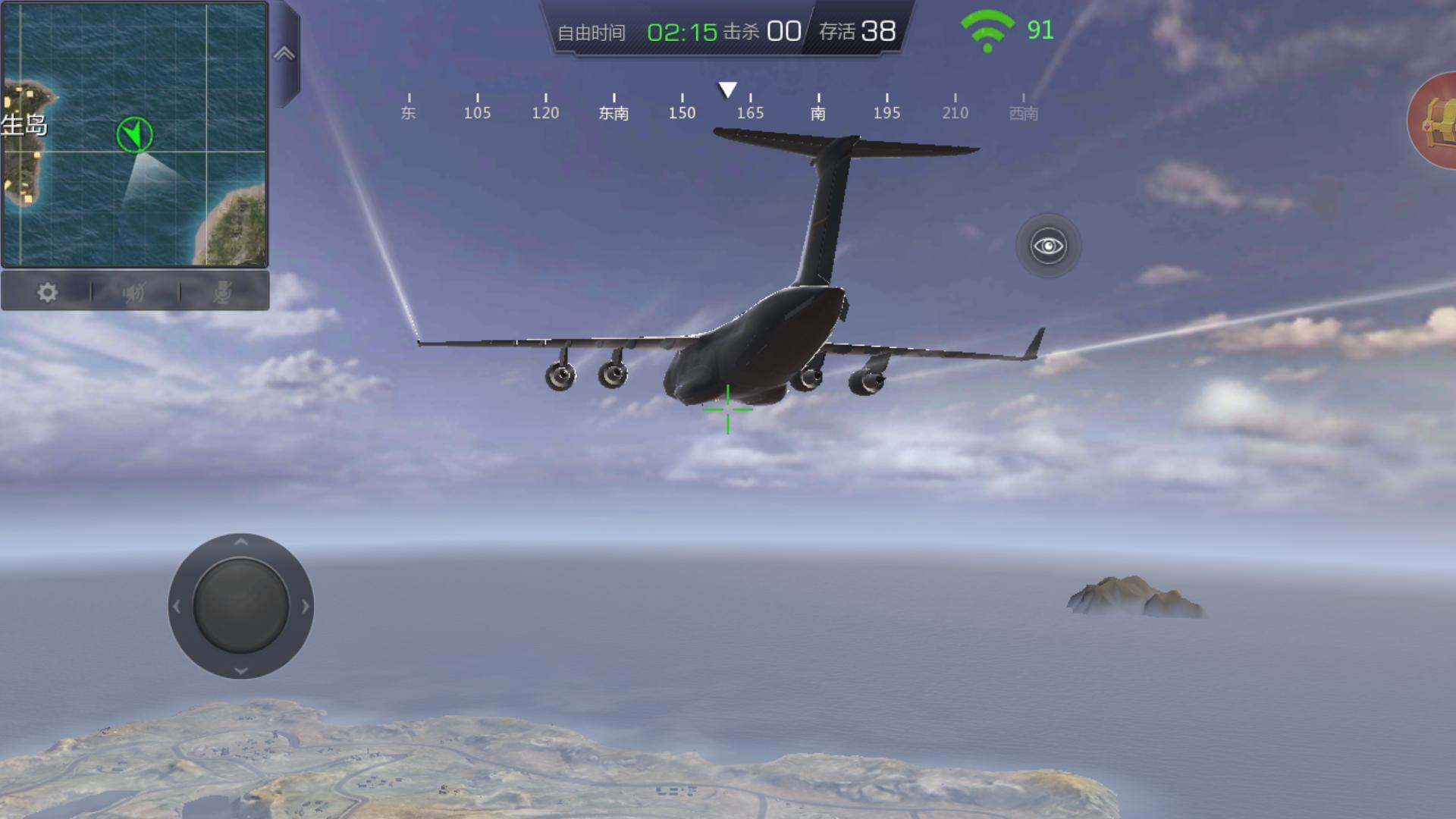
Task: Toggle the microphone icon
Action: coord(222,293)
